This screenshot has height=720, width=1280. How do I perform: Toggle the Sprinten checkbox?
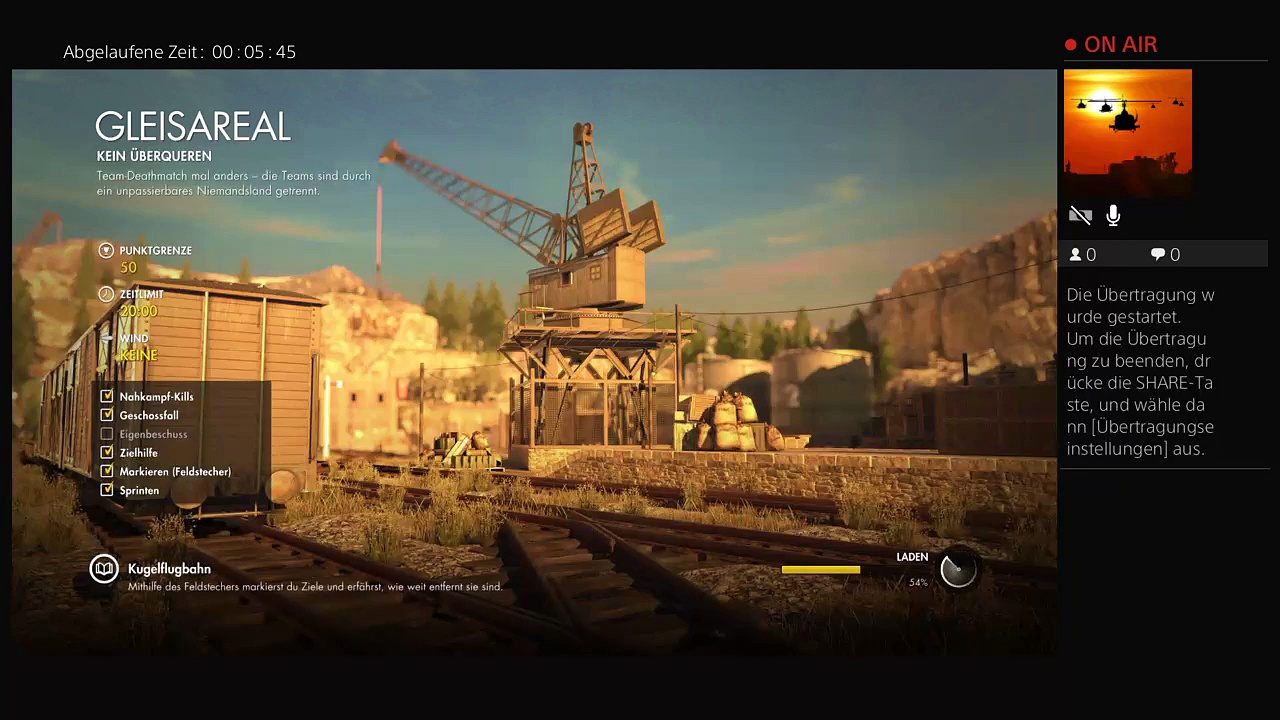click(107, 490)
